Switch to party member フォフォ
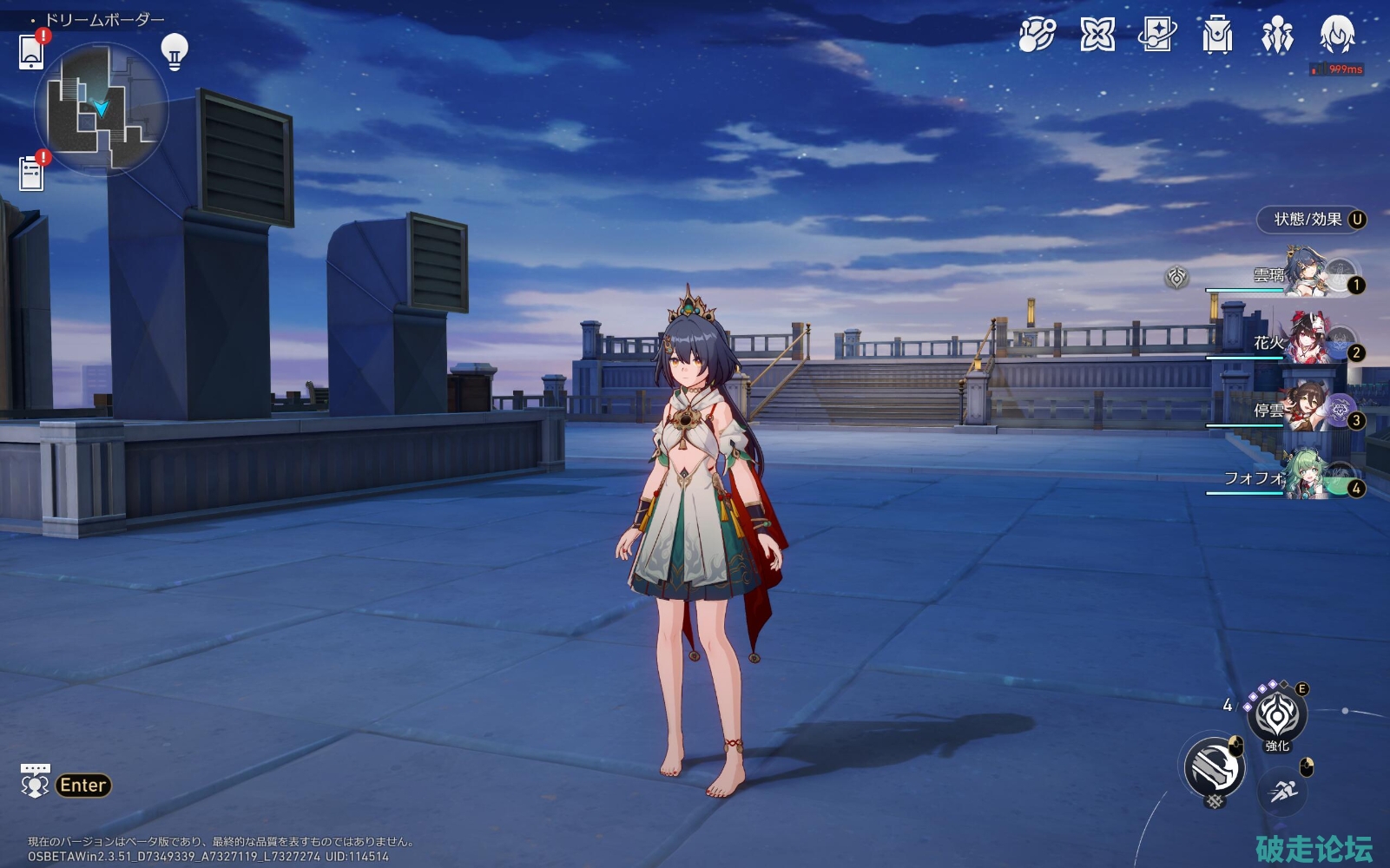Viewport: 1390px width, 868px height. [1307, 478]
